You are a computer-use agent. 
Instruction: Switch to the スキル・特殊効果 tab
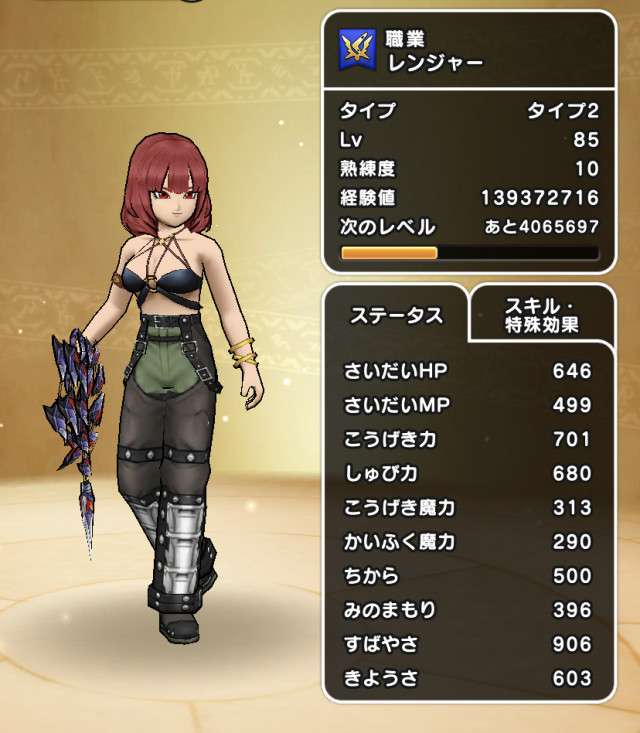(x=543, y=315)
